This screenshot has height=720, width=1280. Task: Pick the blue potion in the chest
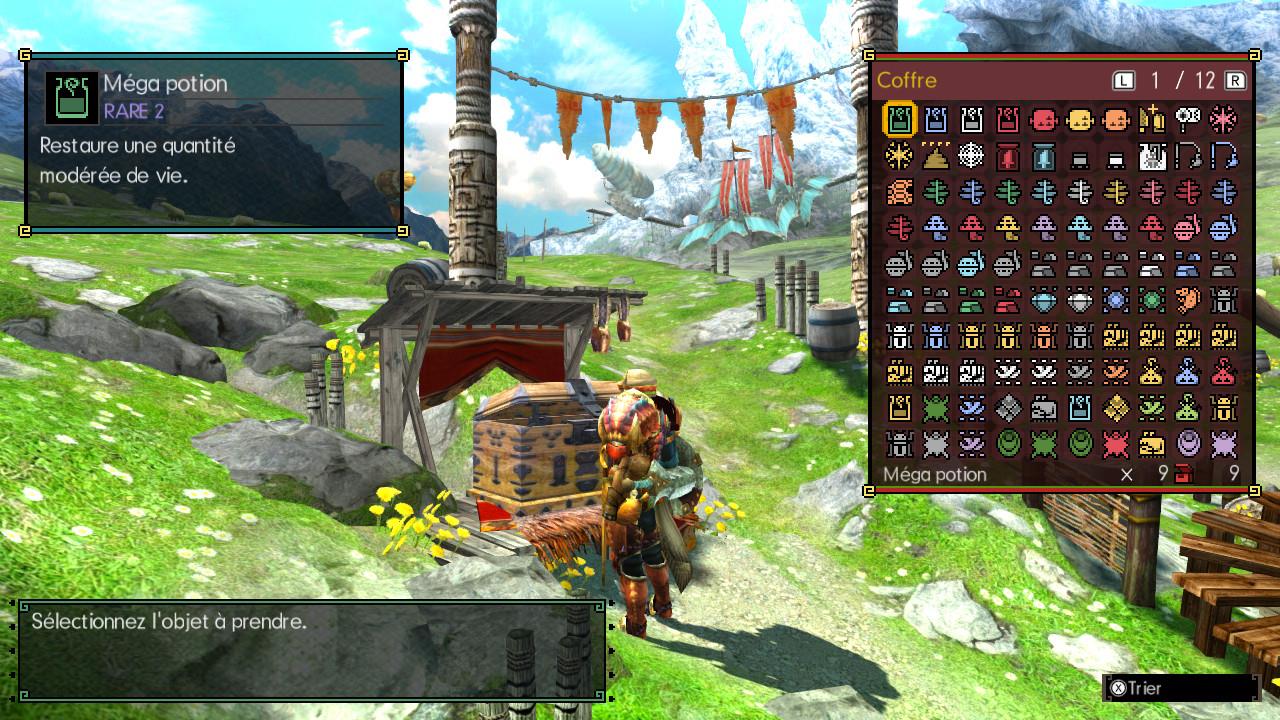[936, 120]
